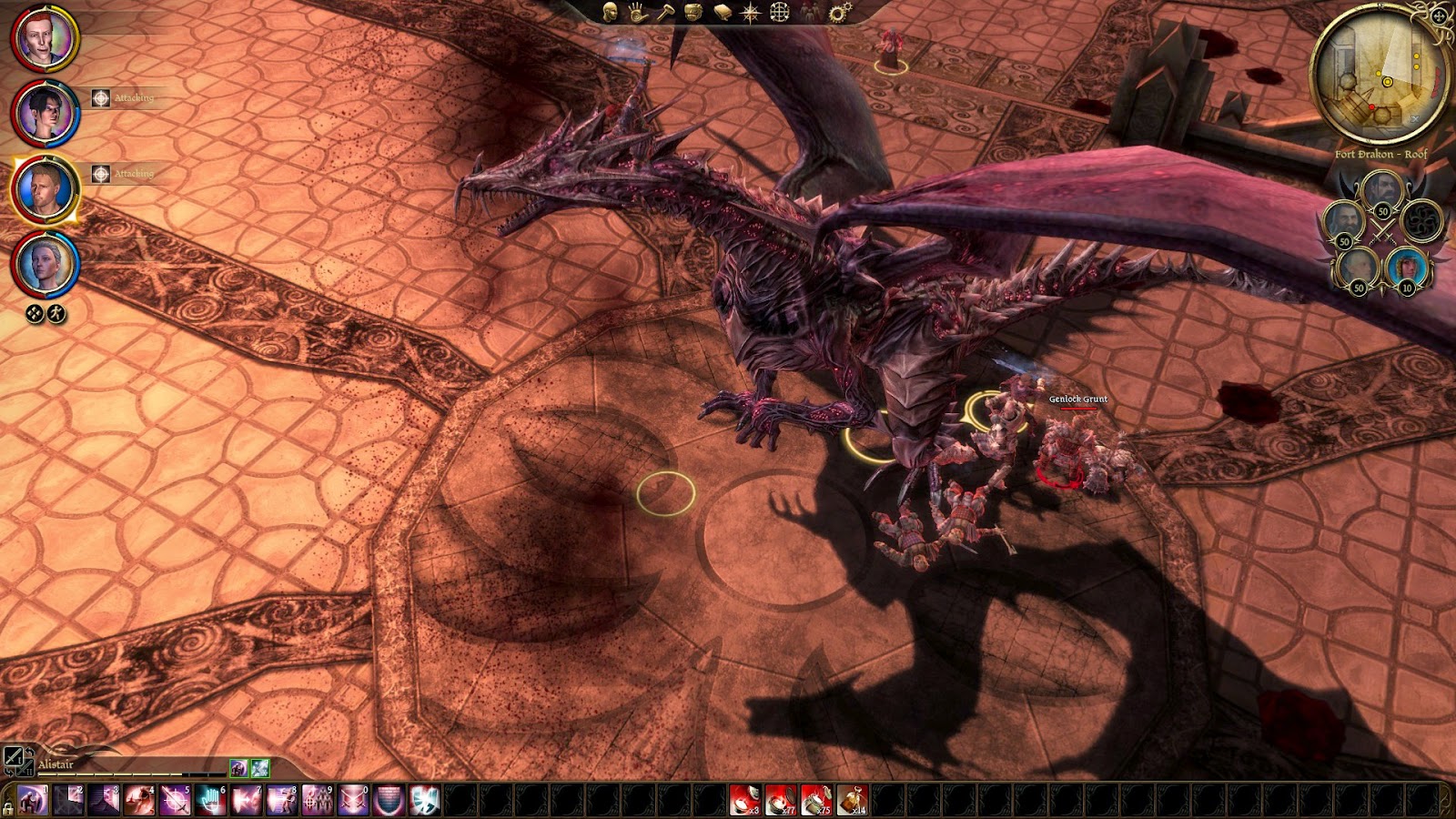Select the dark-haired woman party portrait

pos(44,113)
